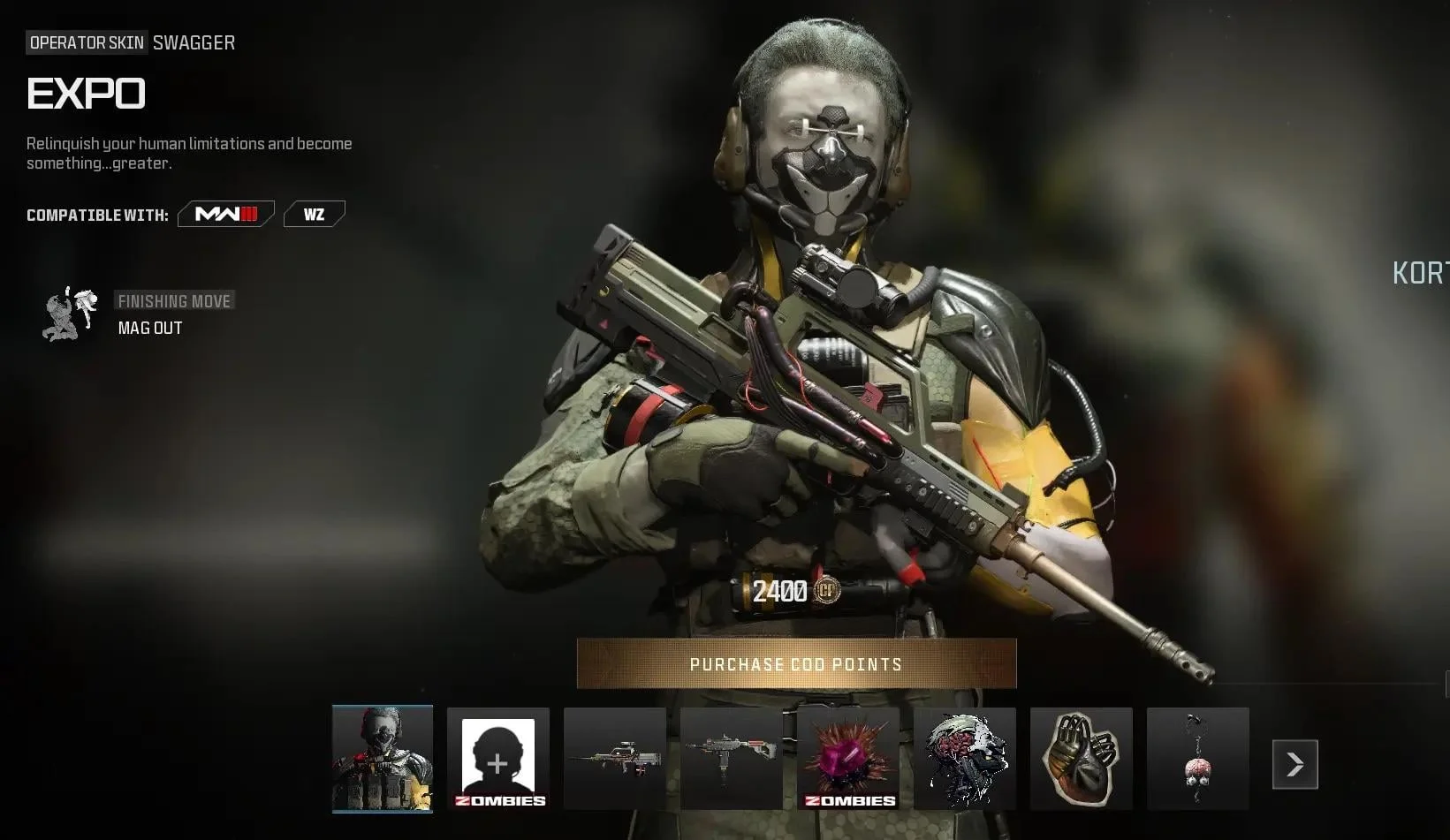Preview the cyborg brain head item
The image size is (1450, 840).
click(x=965, y=758)
